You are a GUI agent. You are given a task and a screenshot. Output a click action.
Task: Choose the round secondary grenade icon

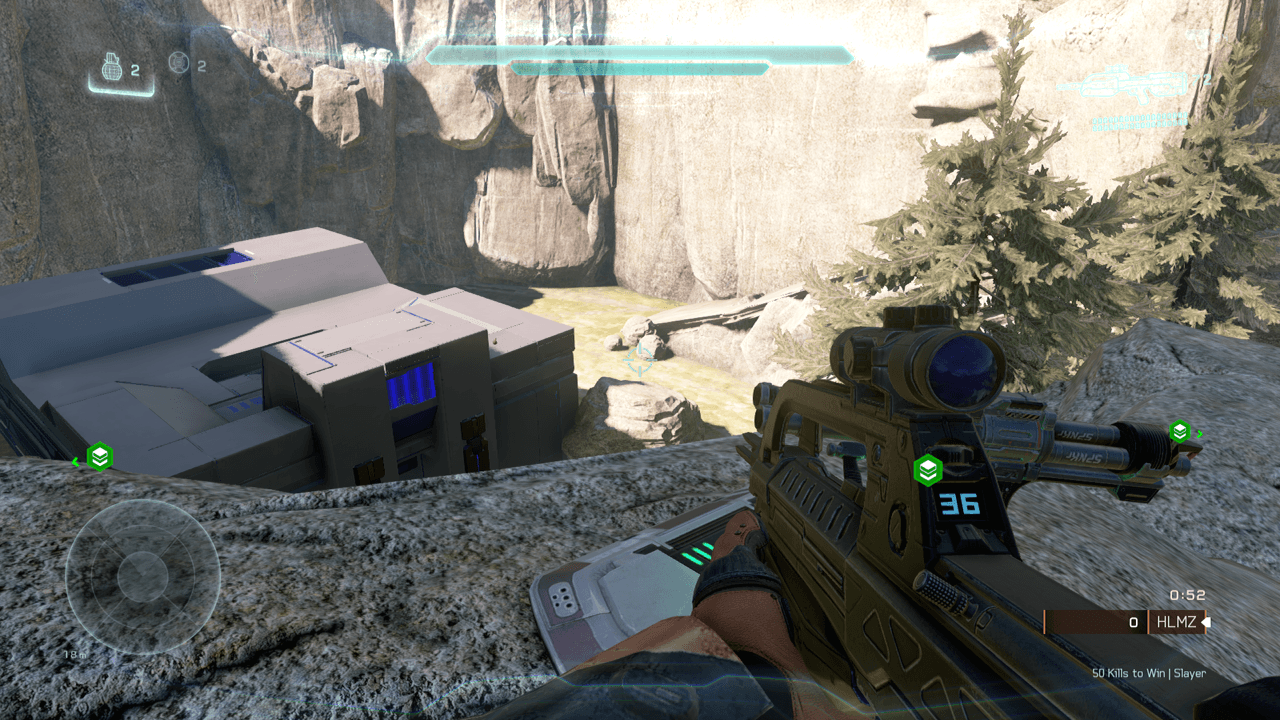179,63
